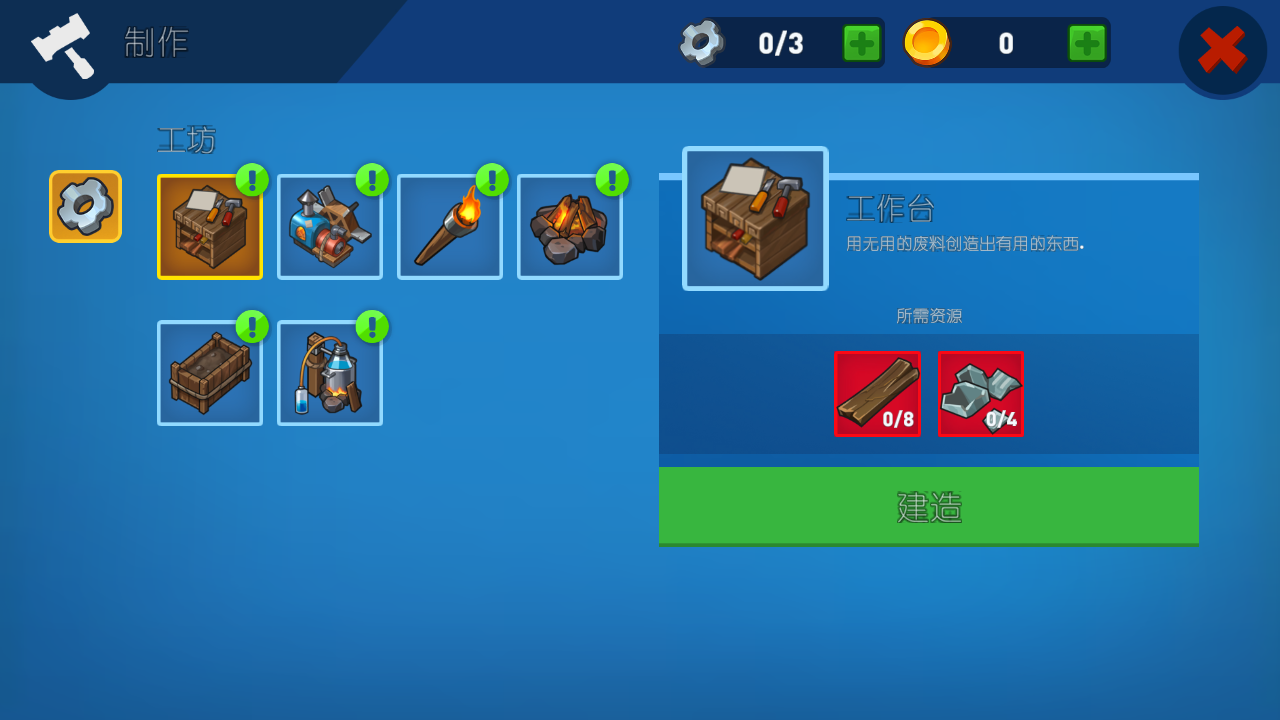
Task: Buy more gold coins with the plus button
Action: pos(1086,43)
